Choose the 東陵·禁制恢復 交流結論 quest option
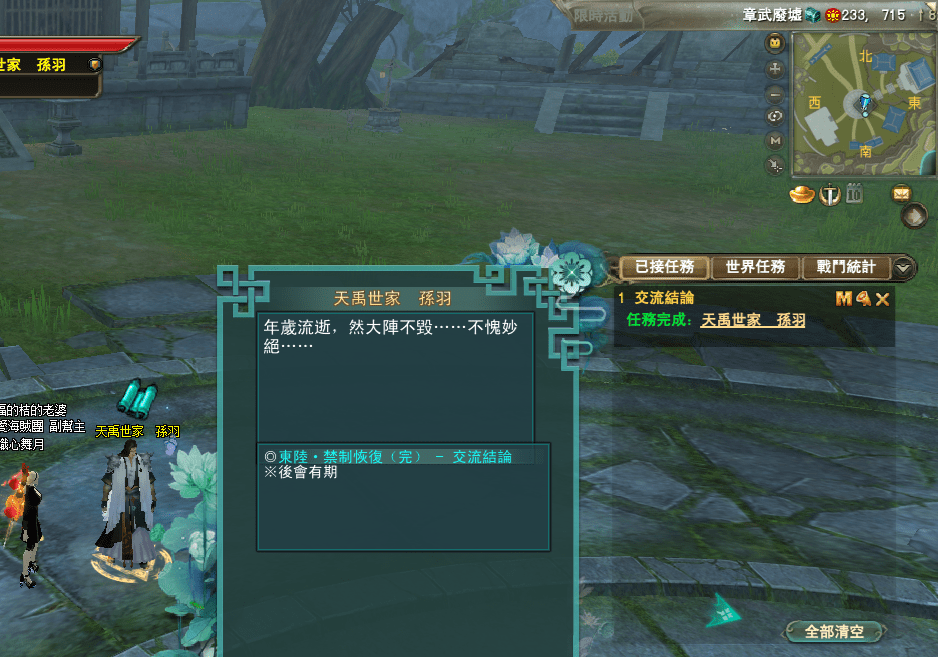This screenshot has width=938, height=657. (x=394, y=456)
